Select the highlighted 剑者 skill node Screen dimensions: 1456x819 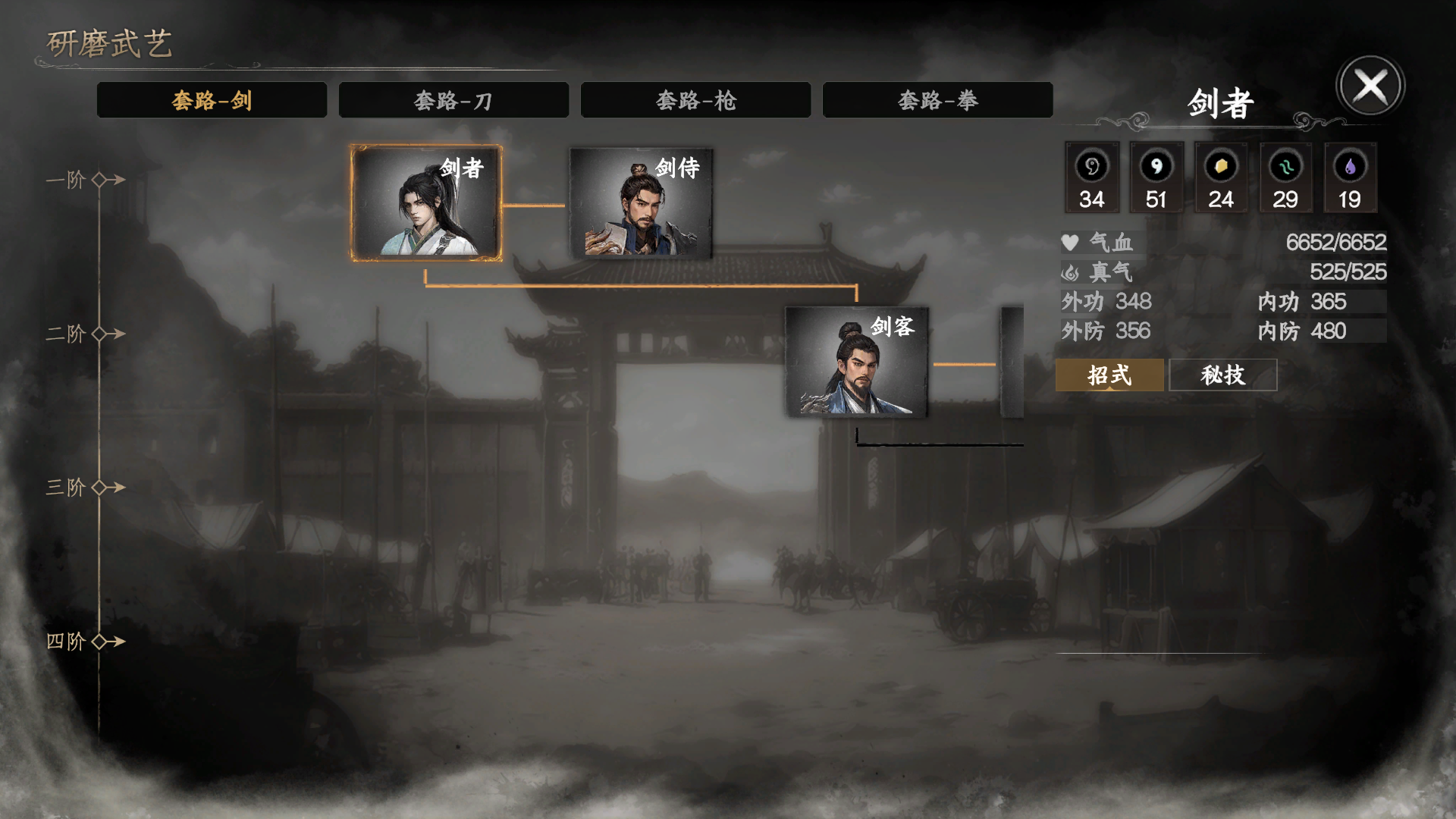[425, 201]
